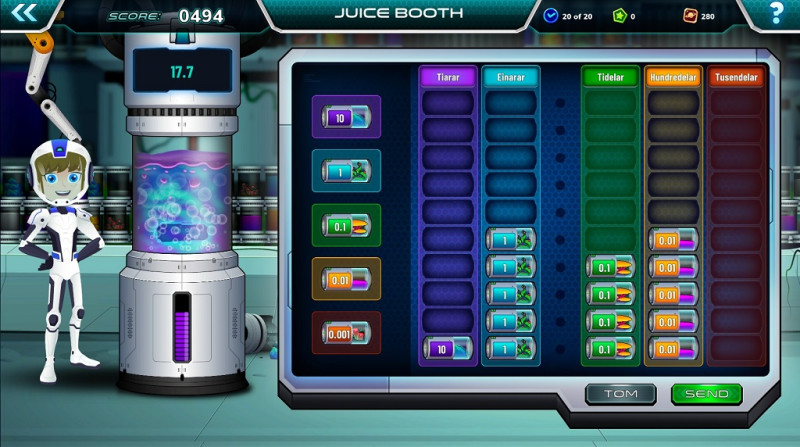Select the Tiodelar column header
The height and width of the screenshot is (447, 800).
(x=609, y=77)
